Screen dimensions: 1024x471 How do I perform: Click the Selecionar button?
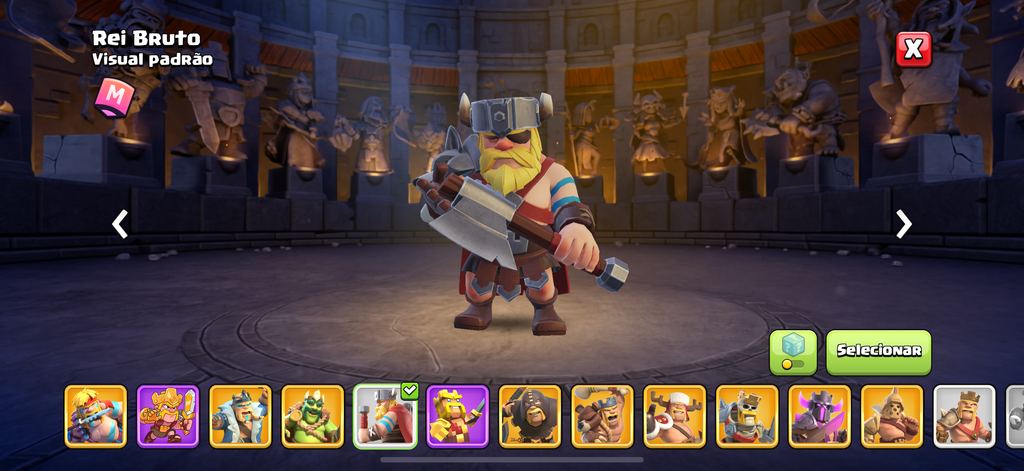click(878, 351)
